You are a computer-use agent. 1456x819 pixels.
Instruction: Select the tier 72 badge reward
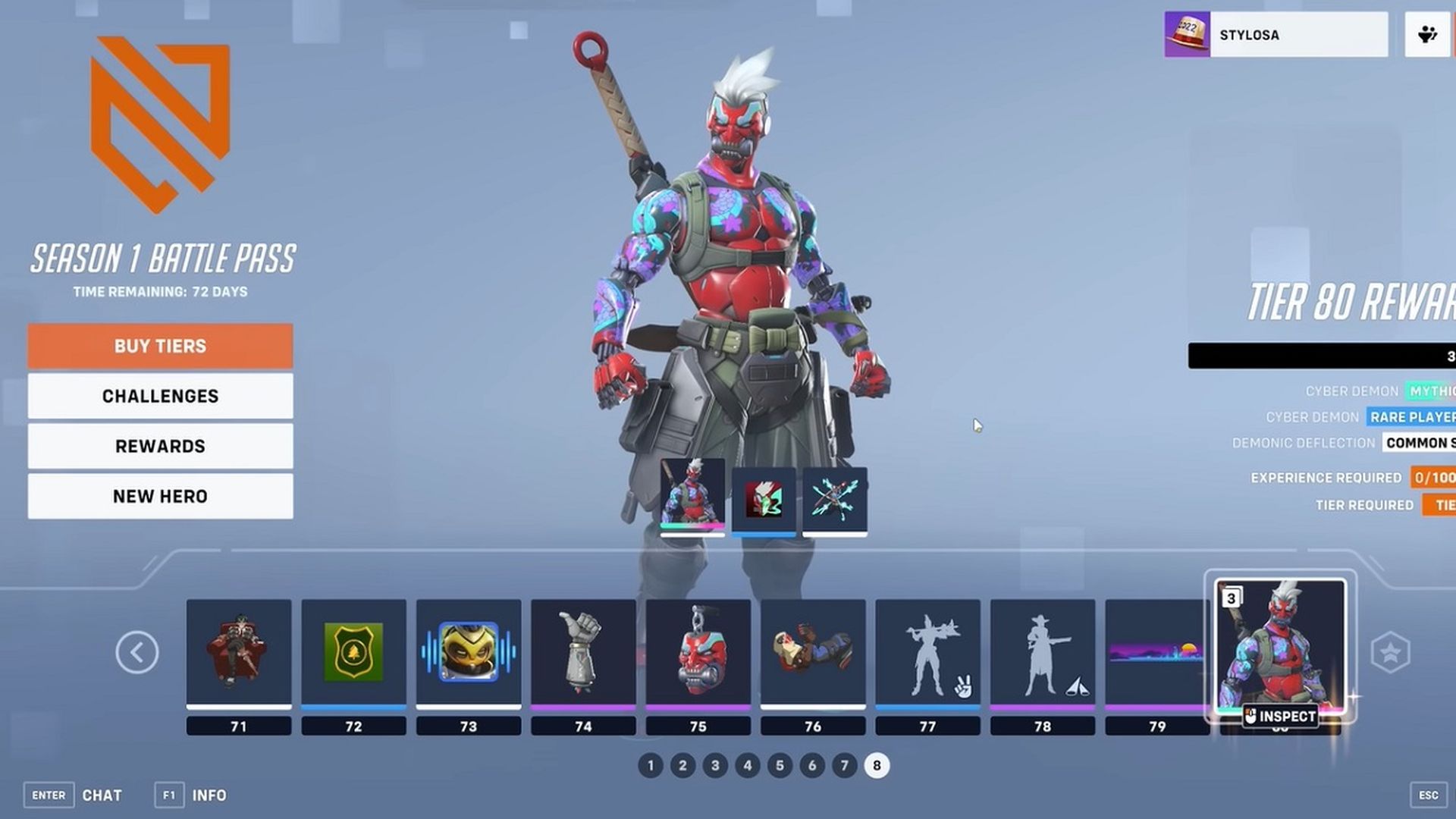click(353, 653)
